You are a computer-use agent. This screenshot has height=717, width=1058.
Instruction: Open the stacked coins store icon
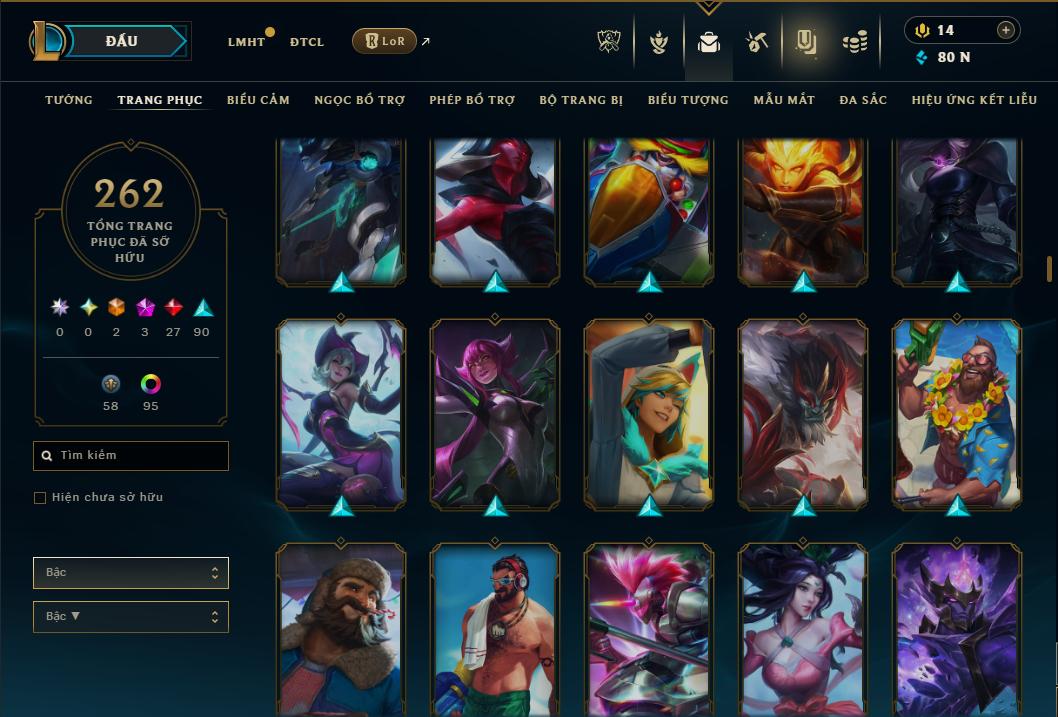coord(854,42)
